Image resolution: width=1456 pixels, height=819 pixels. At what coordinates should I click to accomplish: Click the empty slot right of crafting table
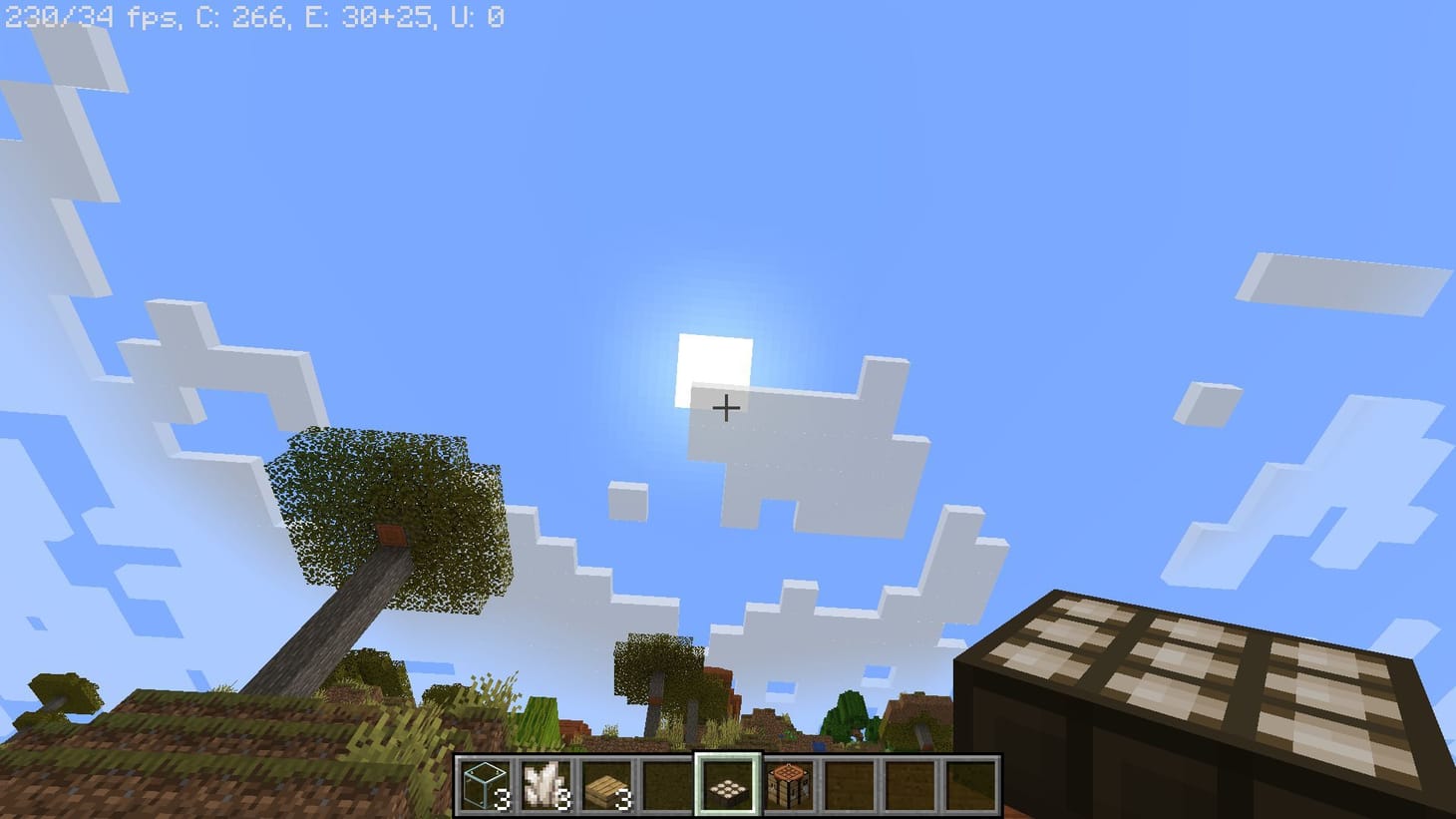[849, 786]
